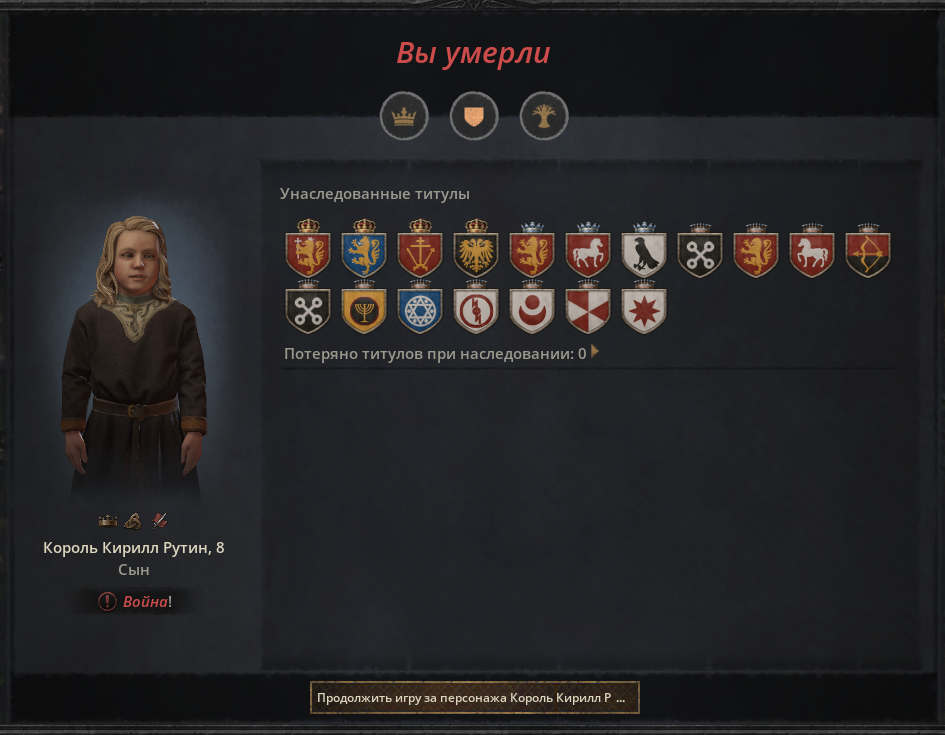
Task: Select the golden menorah shield
Action: pyautogui.click(x=364, y=310)
